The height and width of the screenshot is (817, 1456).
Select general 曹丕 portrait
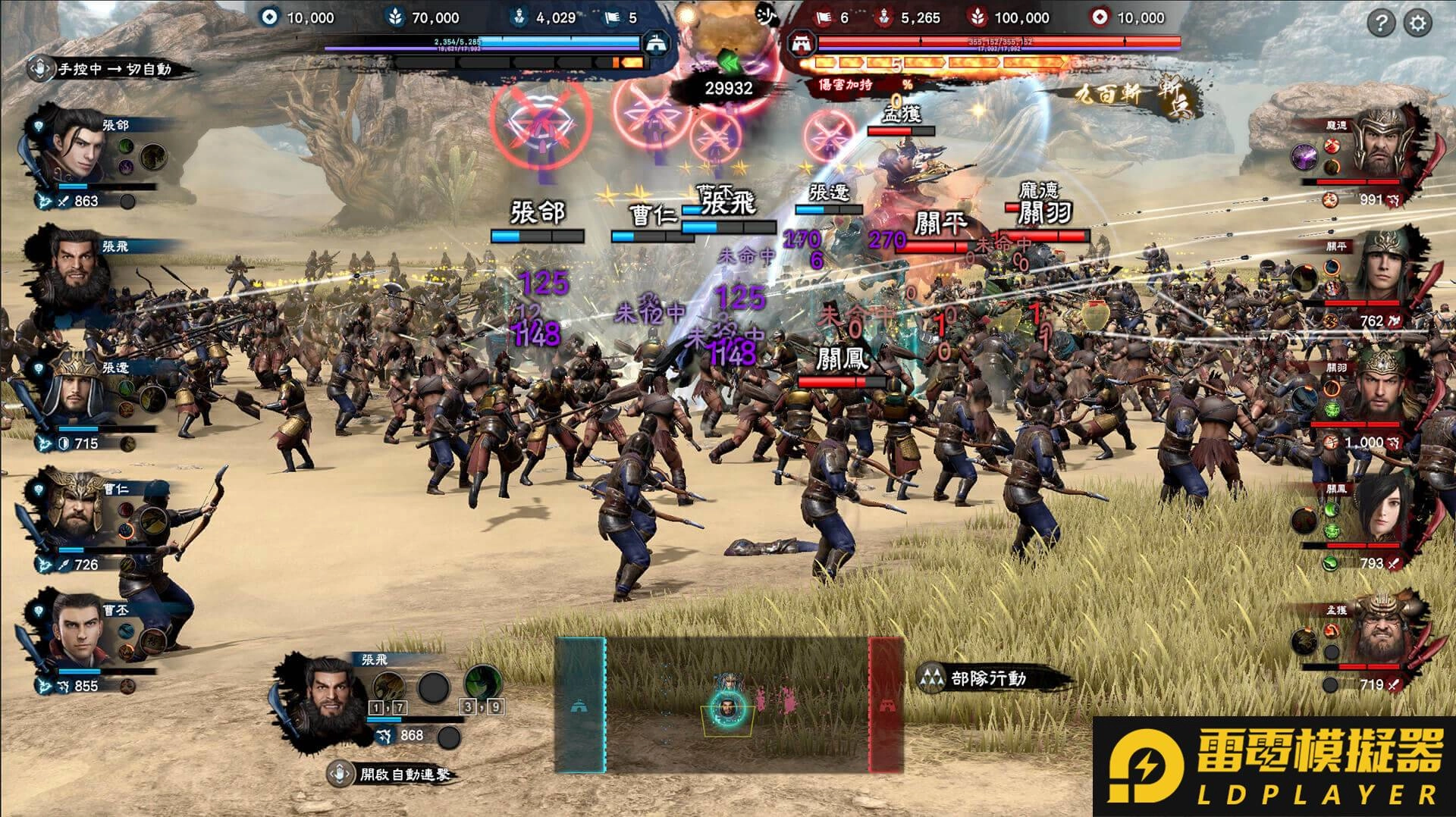(x=76, y=633)
